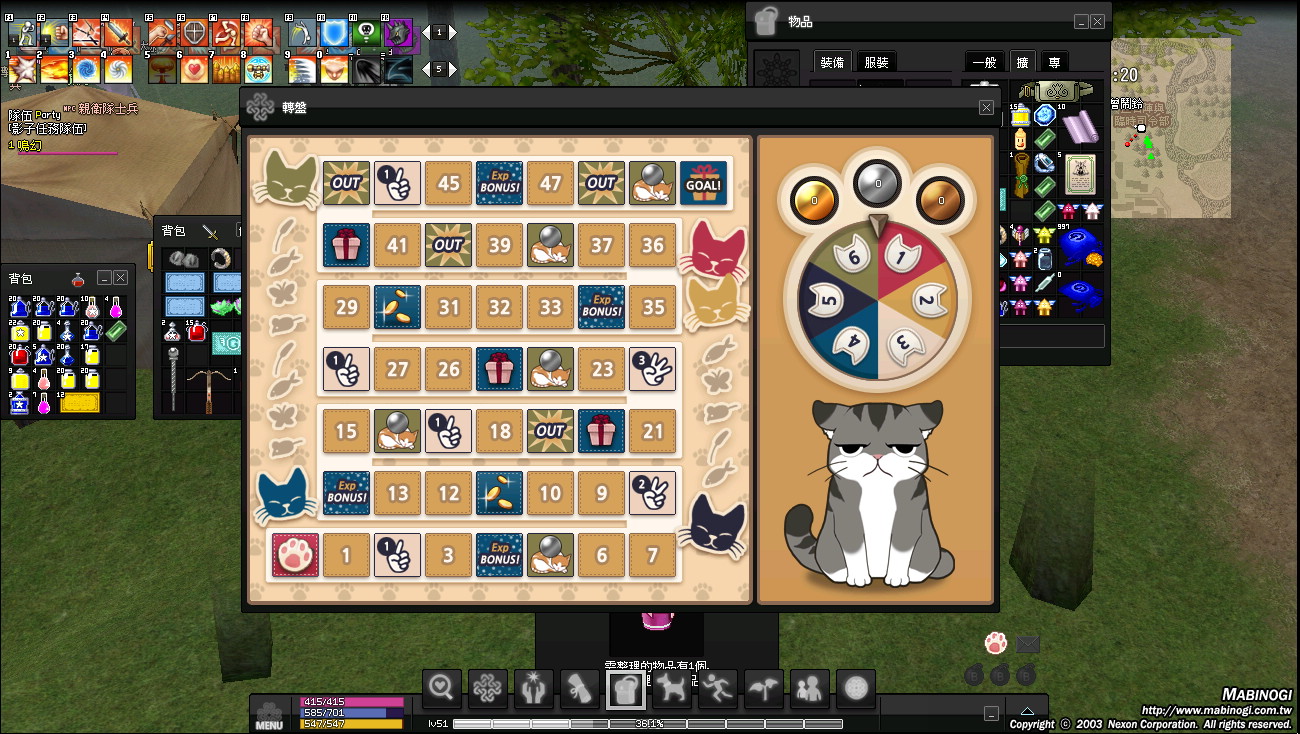The height and width of the screenshot is (734, 1300).
Task: Activate the sword skill icon
Action: click(x=118, y=34)
